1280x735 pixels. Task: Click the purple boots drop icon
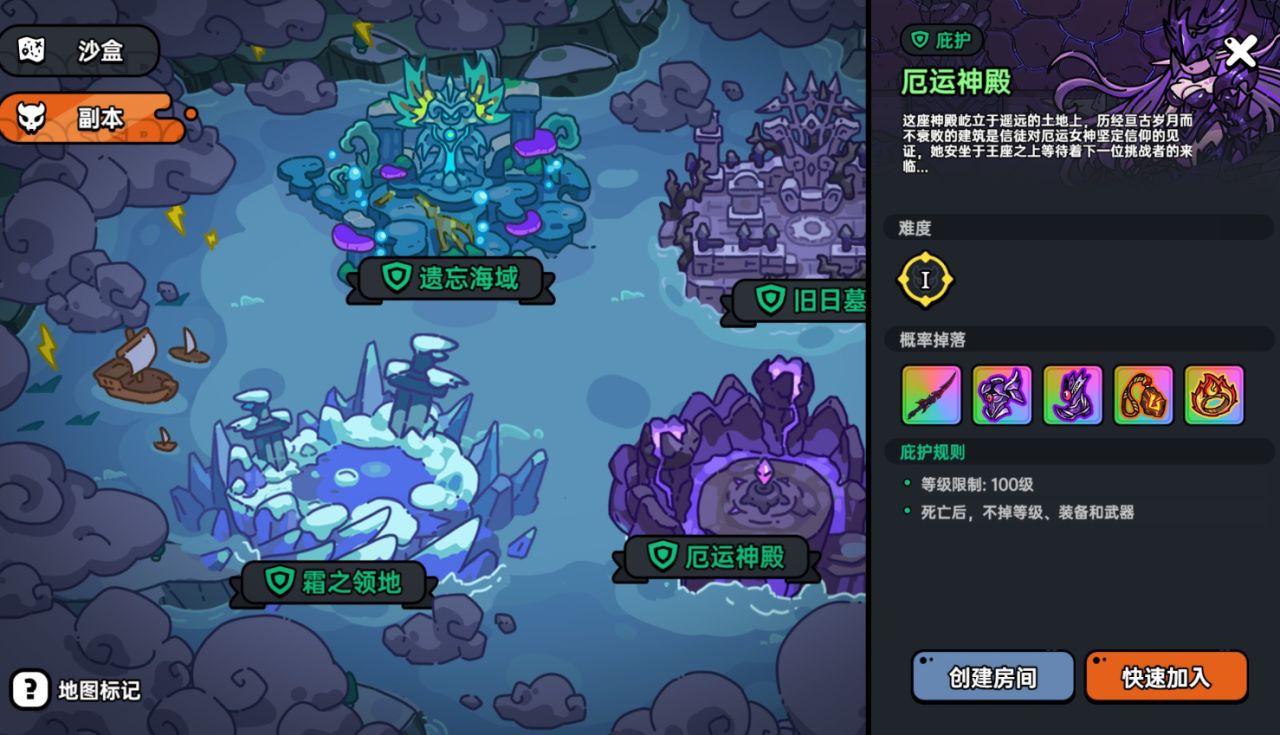tap(1072, 395)
